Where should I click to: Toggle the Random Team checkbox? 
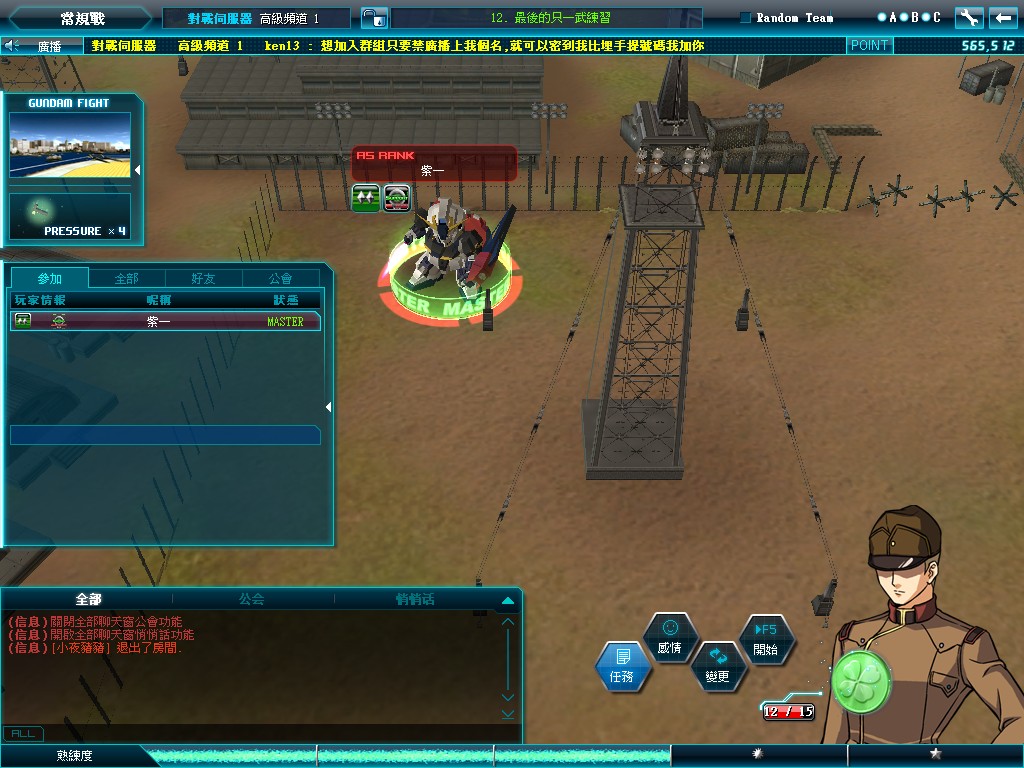[745, 17]
